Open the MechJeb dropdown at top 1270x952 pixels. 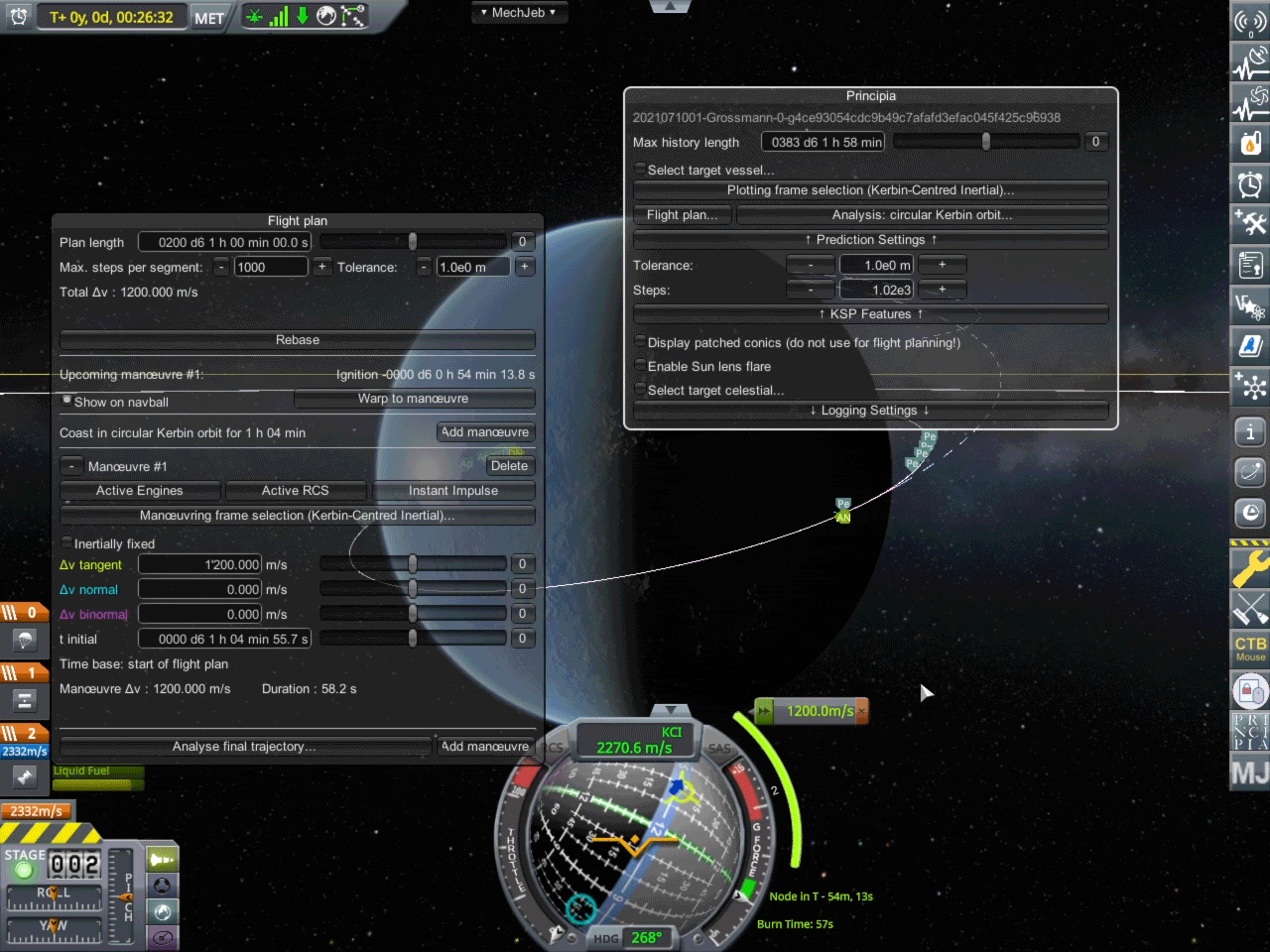519,12
